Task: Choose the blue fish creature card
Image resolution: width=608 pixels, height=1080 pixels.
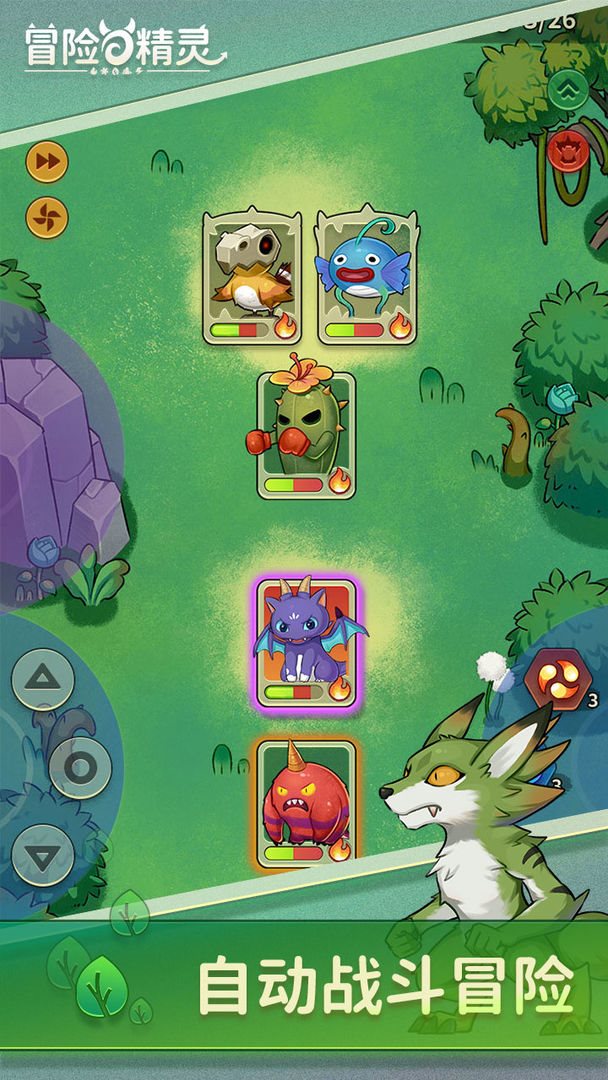Action: pyautogui.click(x=367, y=277)
